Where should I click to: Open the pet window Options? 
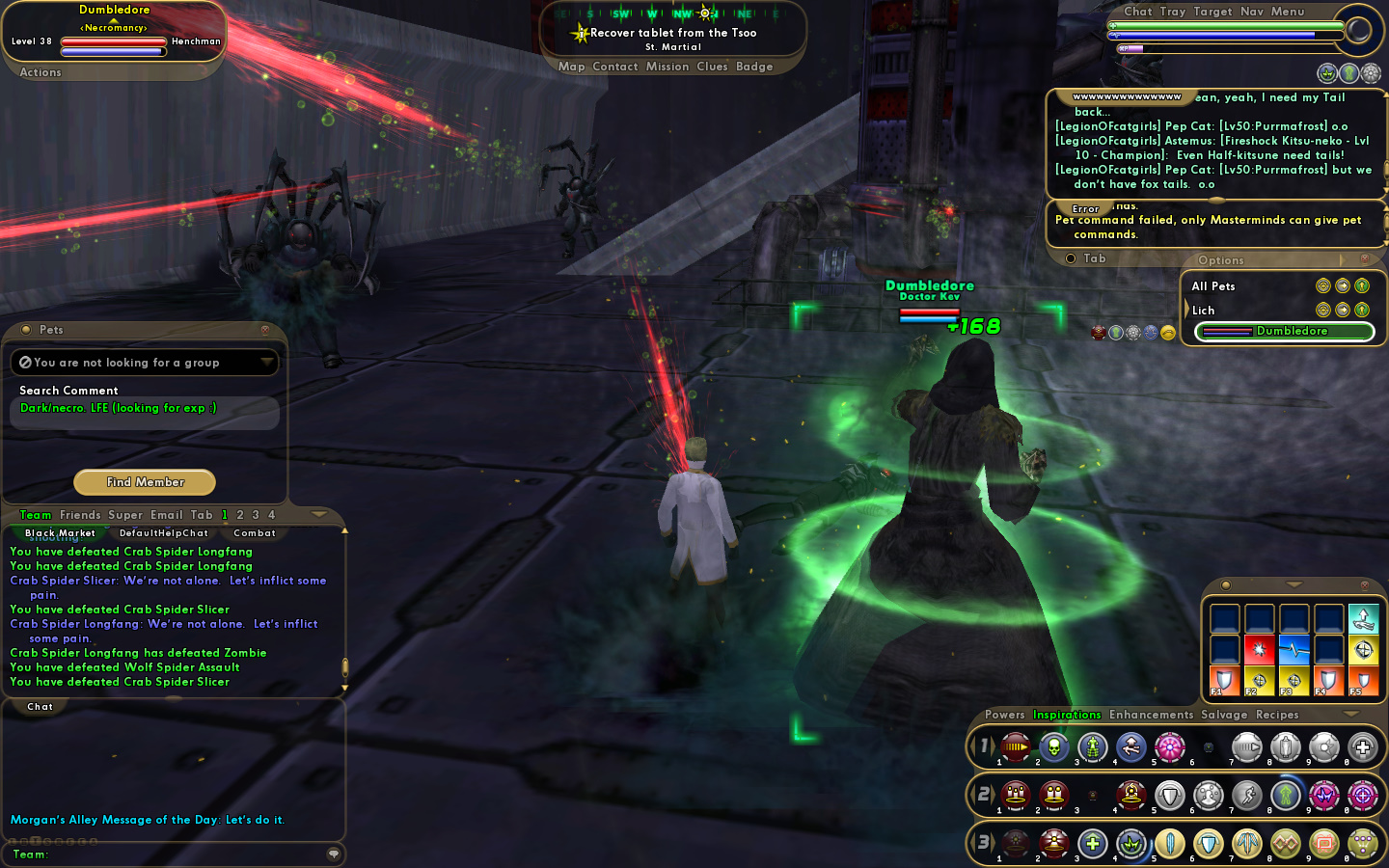point(1220,260)
